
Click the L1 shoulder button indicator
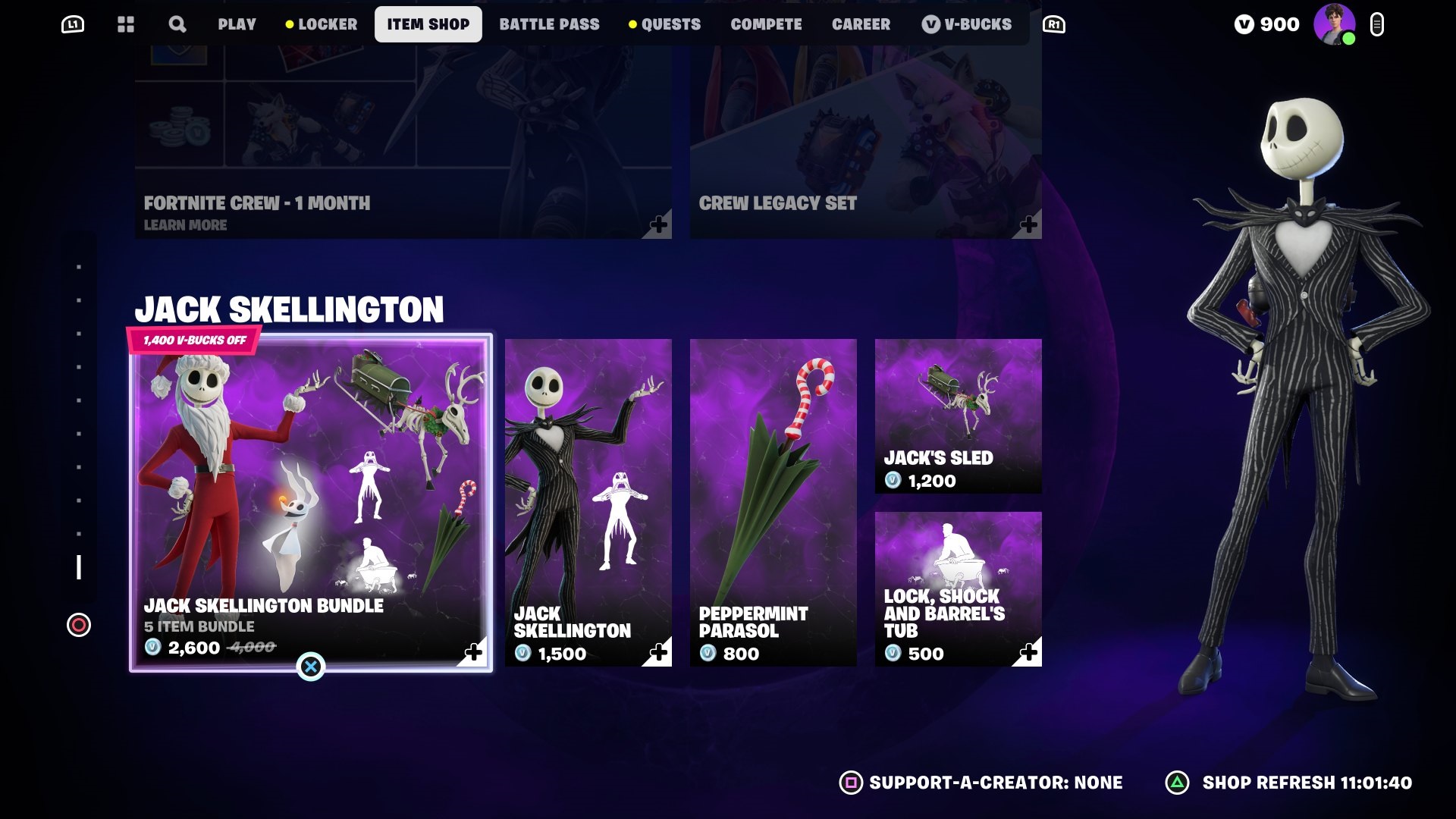(x=74, y=24)
